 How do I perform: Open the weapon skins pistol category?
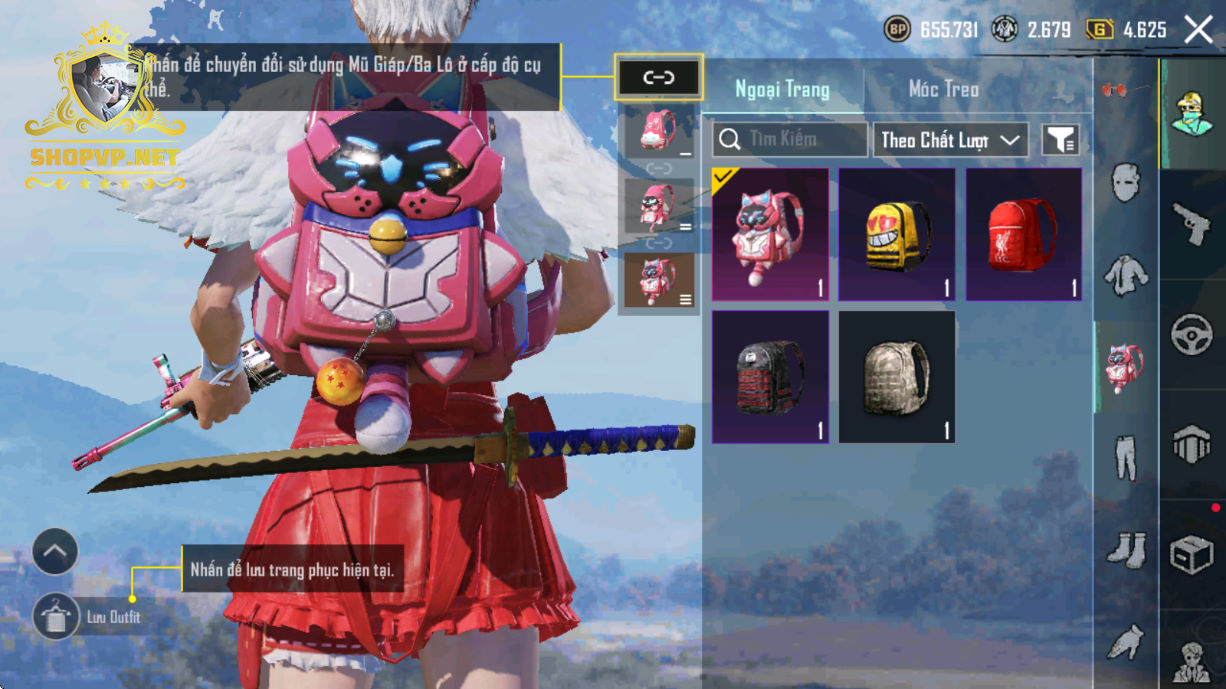(x=1191, y=223)
